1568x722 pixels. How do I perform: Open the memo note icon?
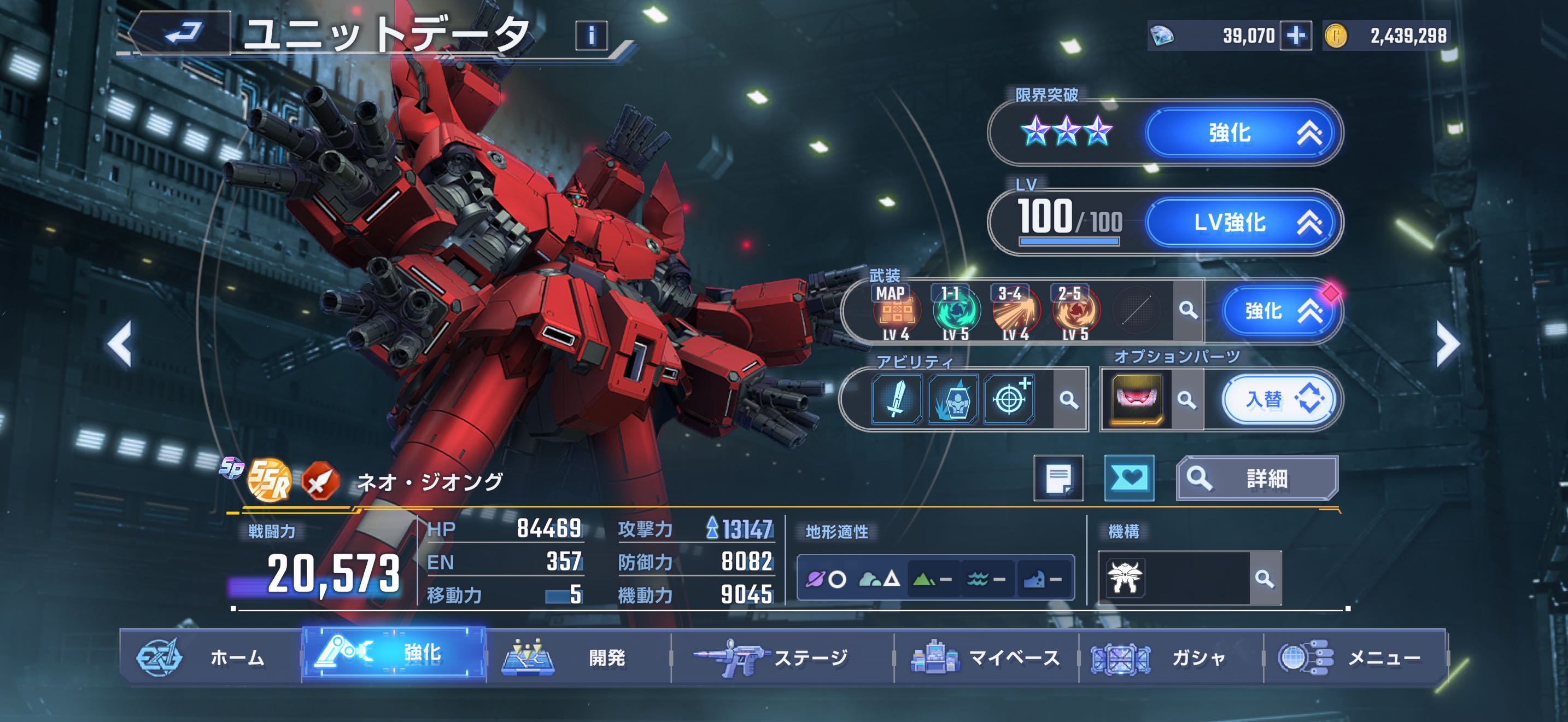(x=1058, y=479)
